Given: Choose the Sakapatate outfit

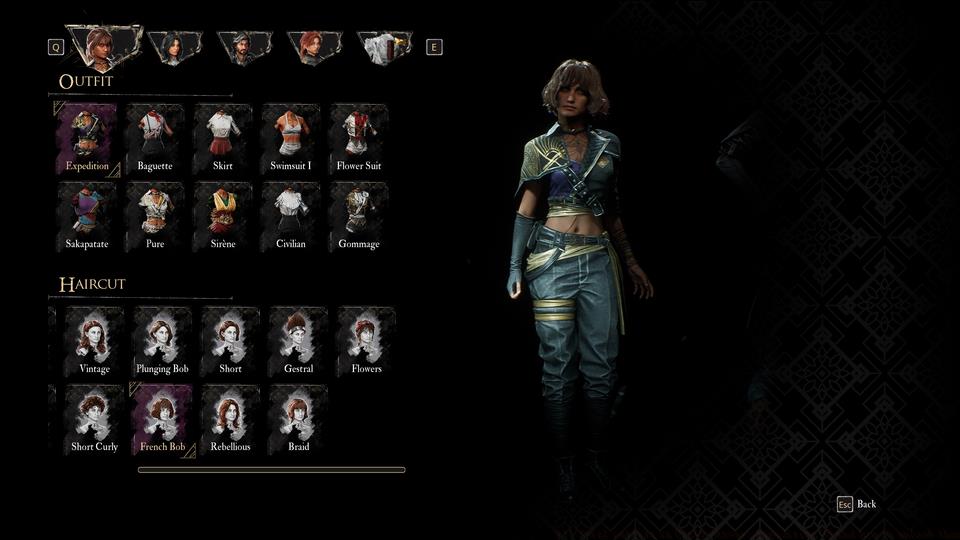Looking at the screenshot, I should pos(87,217).
